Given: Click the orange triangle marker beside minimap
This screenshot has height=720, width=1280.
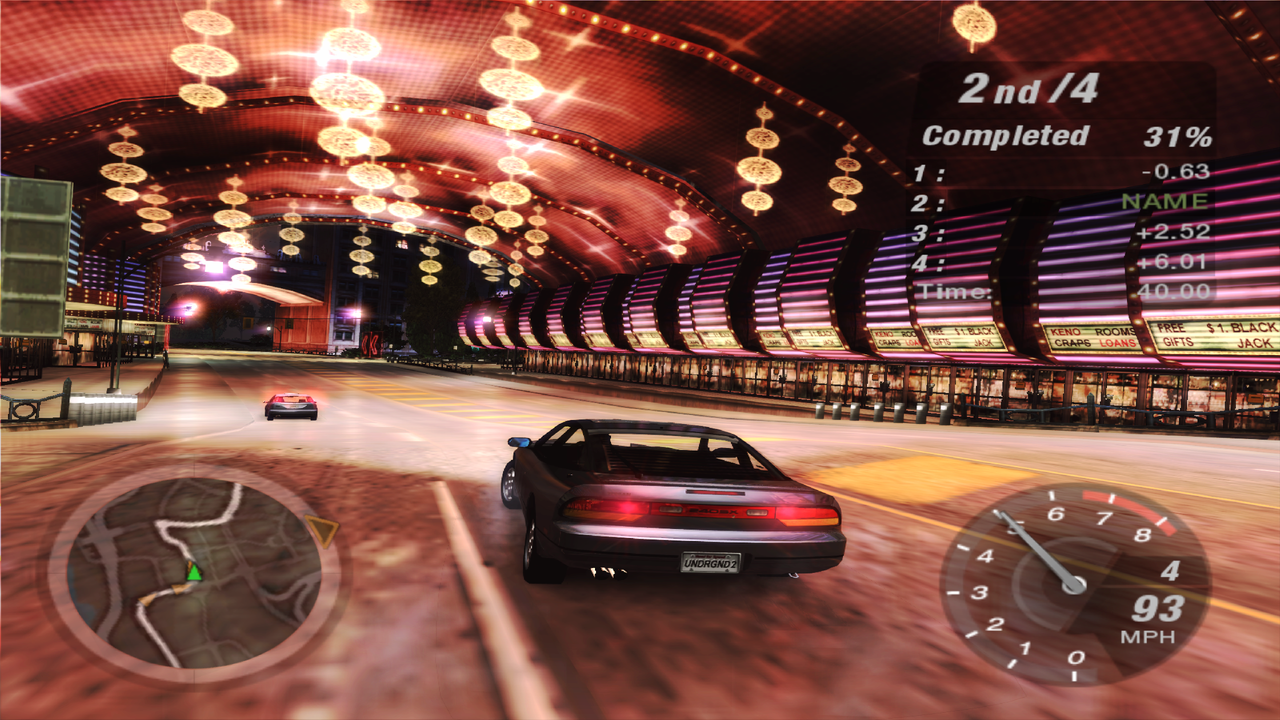Looking at the screenshot, I should tap(322, 530).
